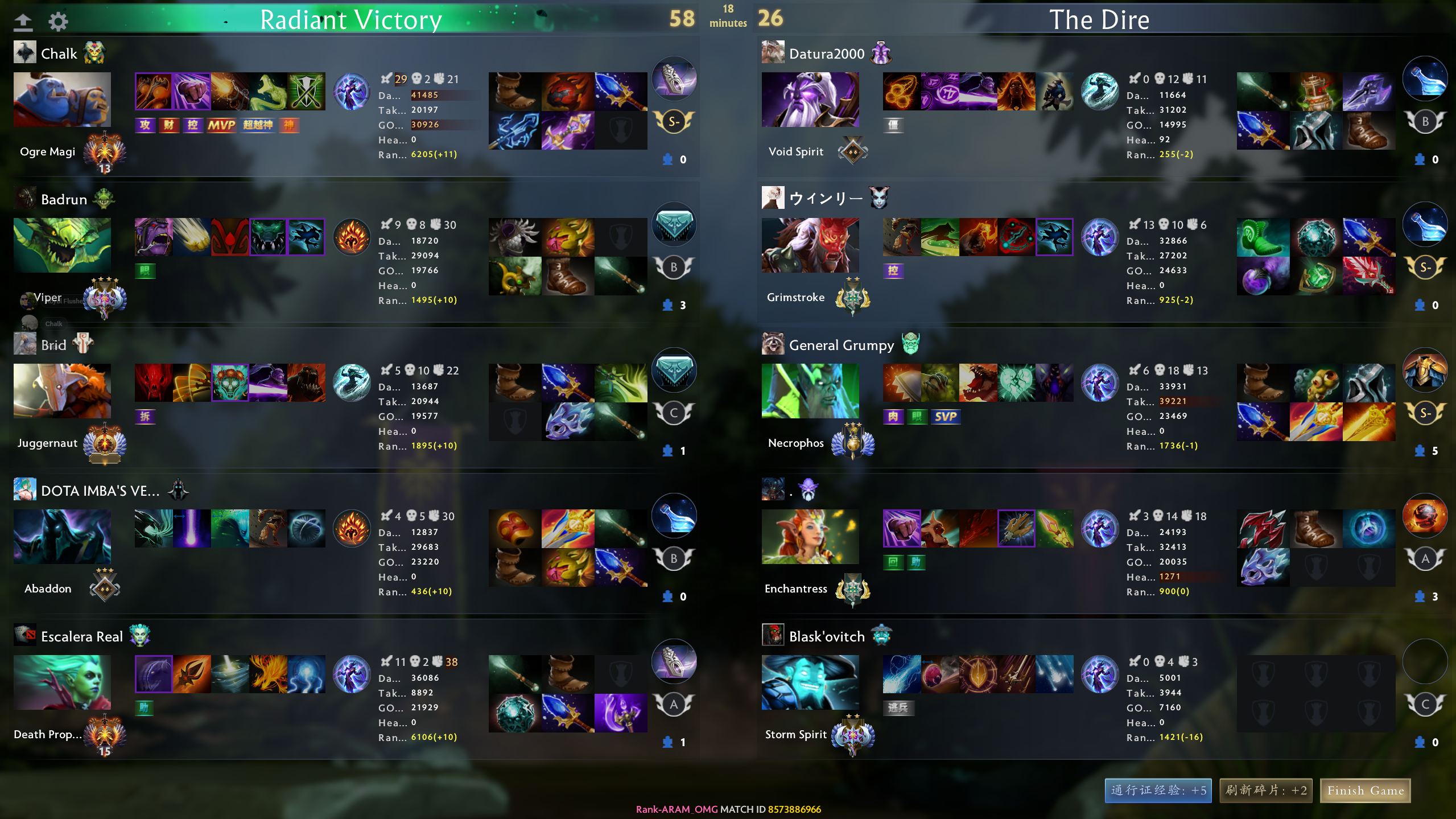This screenshot has height=819, width=1456.
Task: Select the Juggernaut hero portrait
Action: pos(62,390)
